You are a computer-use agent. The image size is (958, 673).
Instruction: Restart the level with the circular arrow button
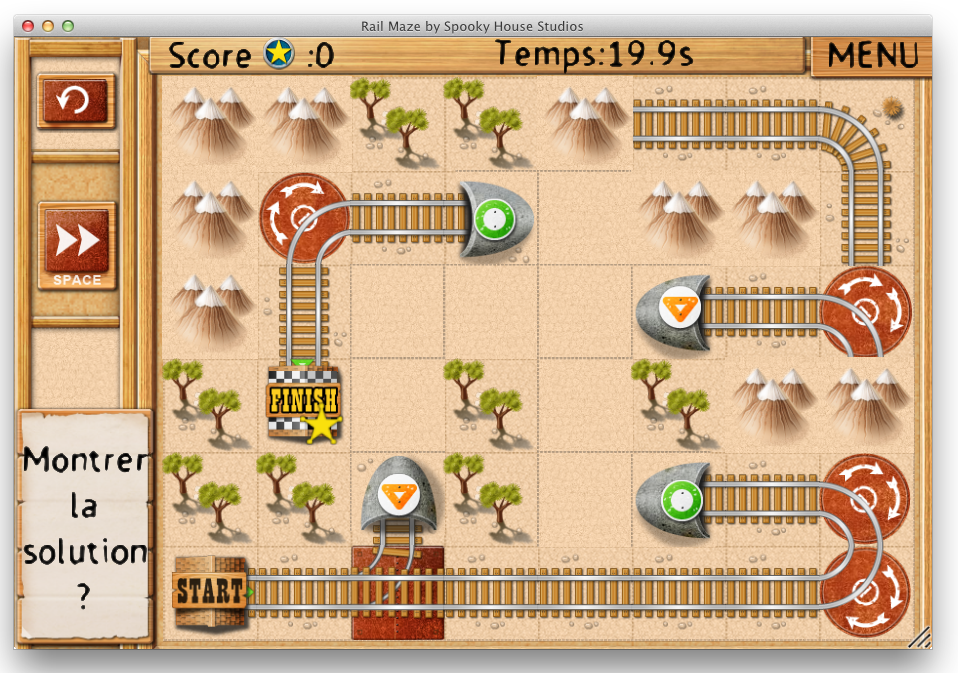click(76, 100)
